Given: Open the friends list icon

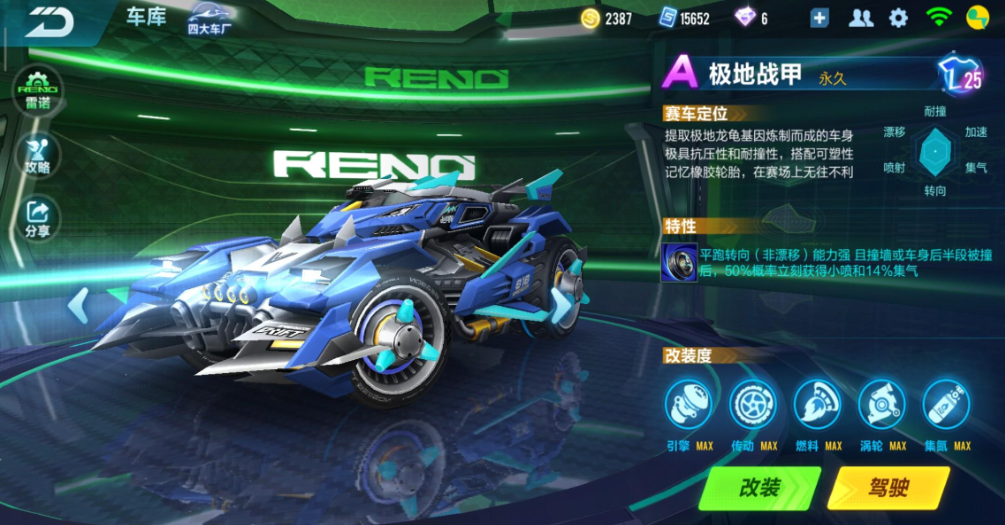Looking at the screenshot, I should tap(860, 18).
